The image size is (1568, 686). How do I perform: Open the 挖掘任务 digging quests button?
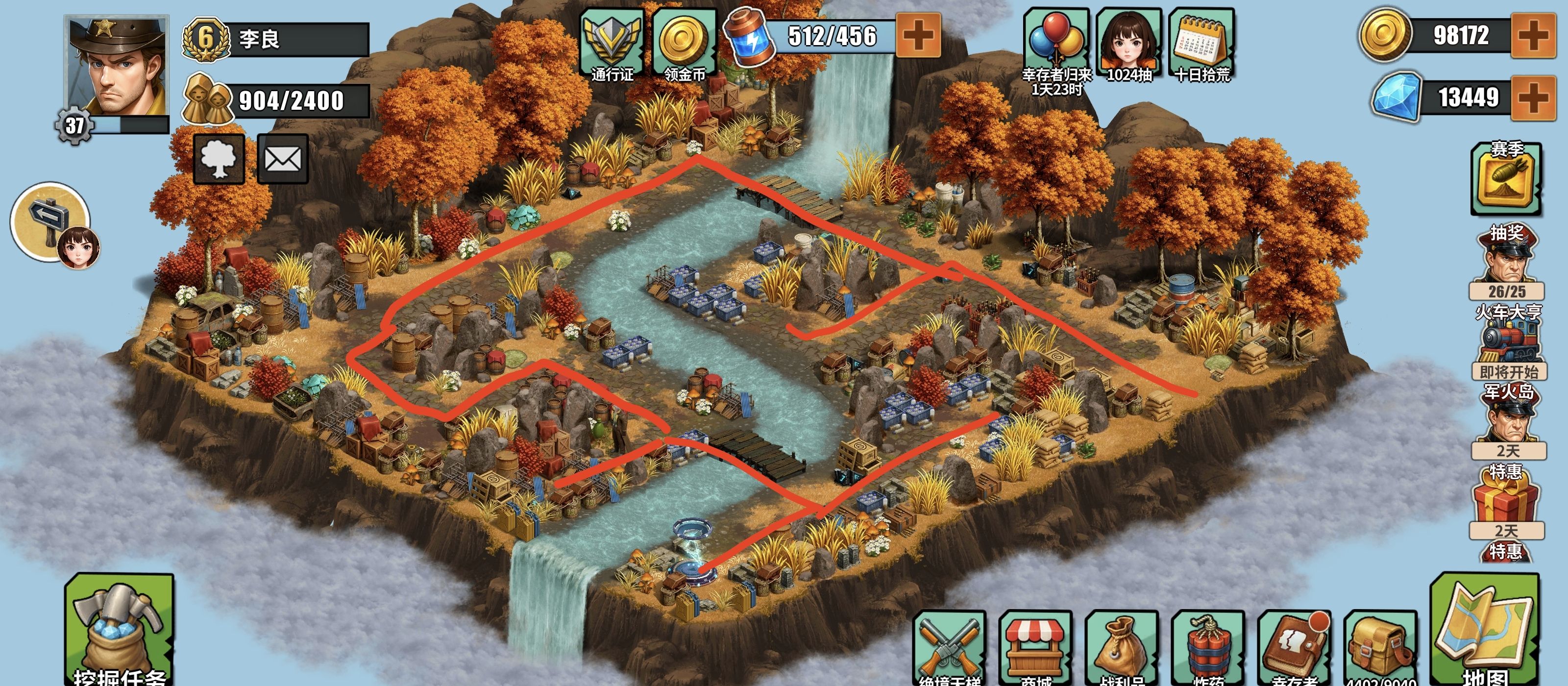(x=119, y=630)
